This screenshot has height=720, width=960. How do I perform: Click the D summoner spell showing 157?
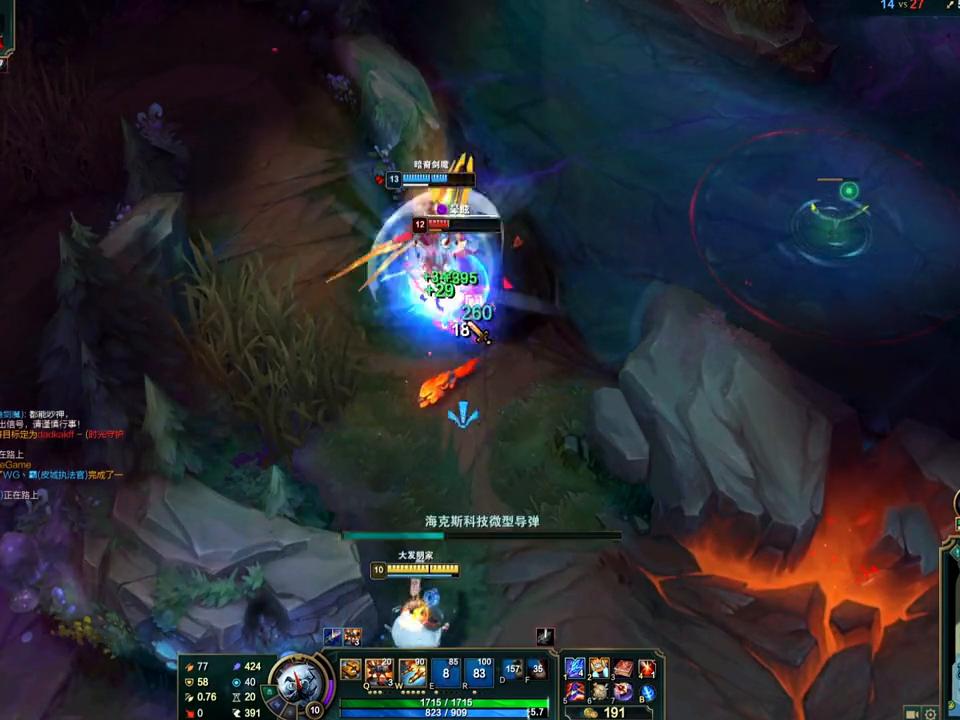(512, 669)
